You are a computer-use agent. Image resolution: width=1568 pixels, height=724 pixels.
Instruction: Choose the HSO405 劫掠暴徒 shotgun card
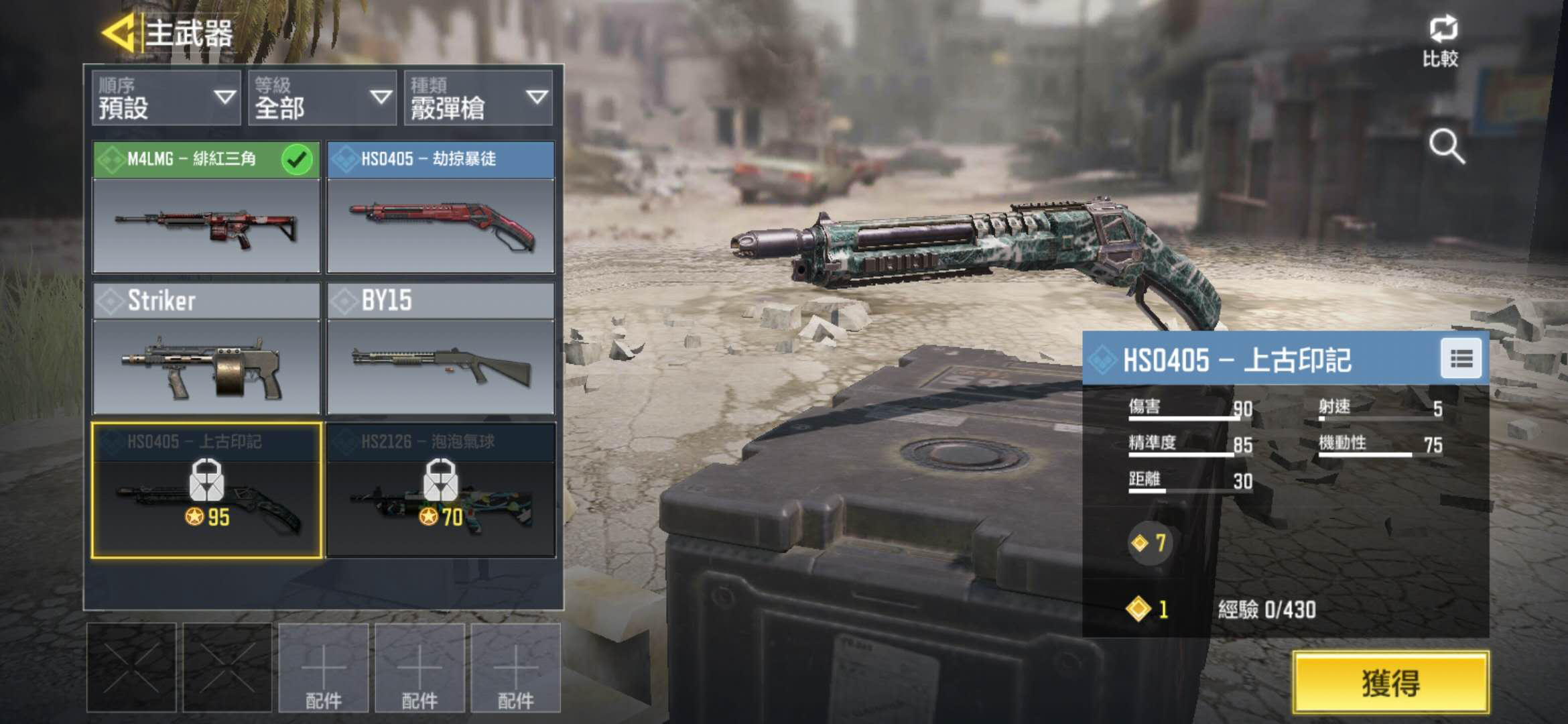[440, 208]
